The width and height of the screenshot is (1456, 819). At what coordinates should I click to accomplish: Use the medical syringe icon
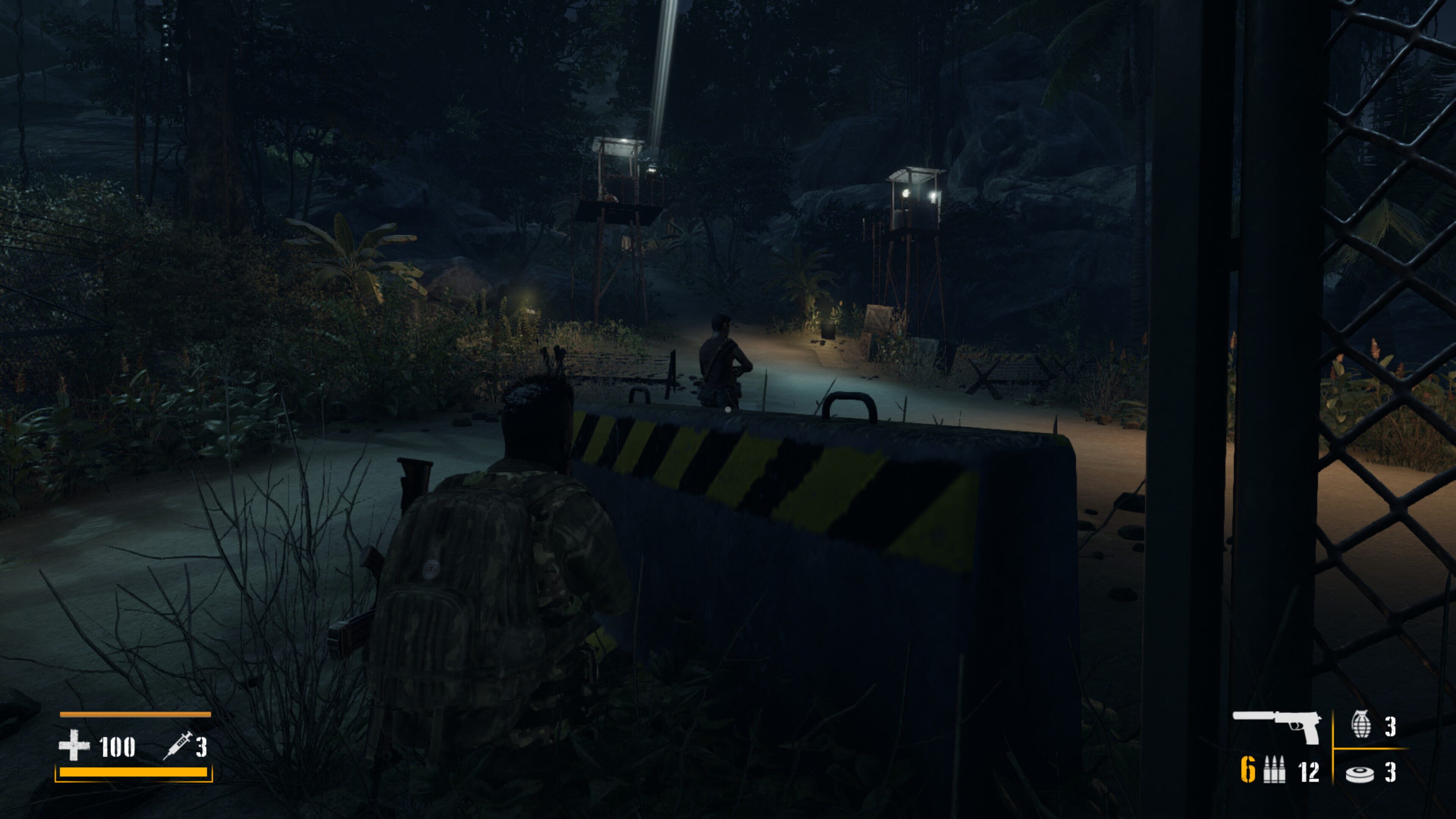[x=177, y=745]
